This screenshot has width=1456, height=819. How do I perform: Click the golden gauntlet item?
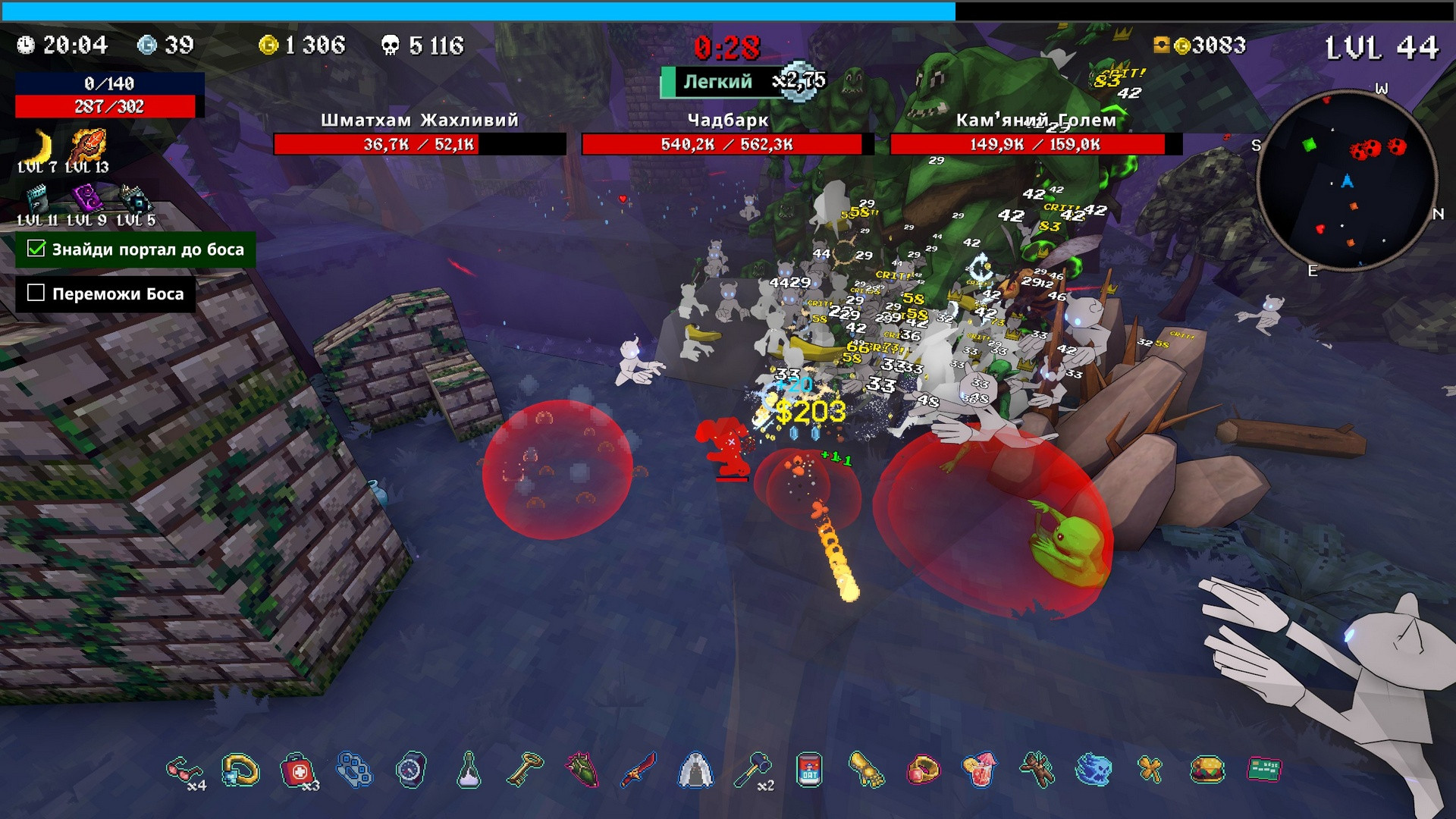866,770
